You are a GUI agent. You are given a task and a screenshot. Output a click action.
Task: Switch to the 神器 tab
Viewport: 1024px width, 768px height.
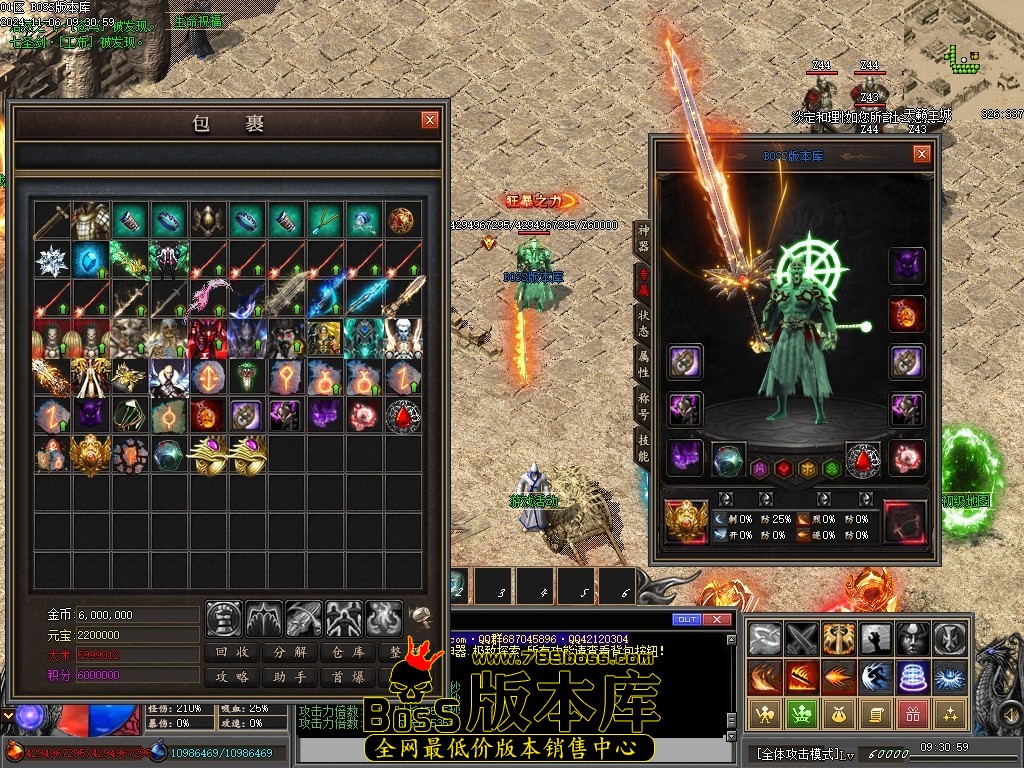pyautogui.click(x=643, y=235)
